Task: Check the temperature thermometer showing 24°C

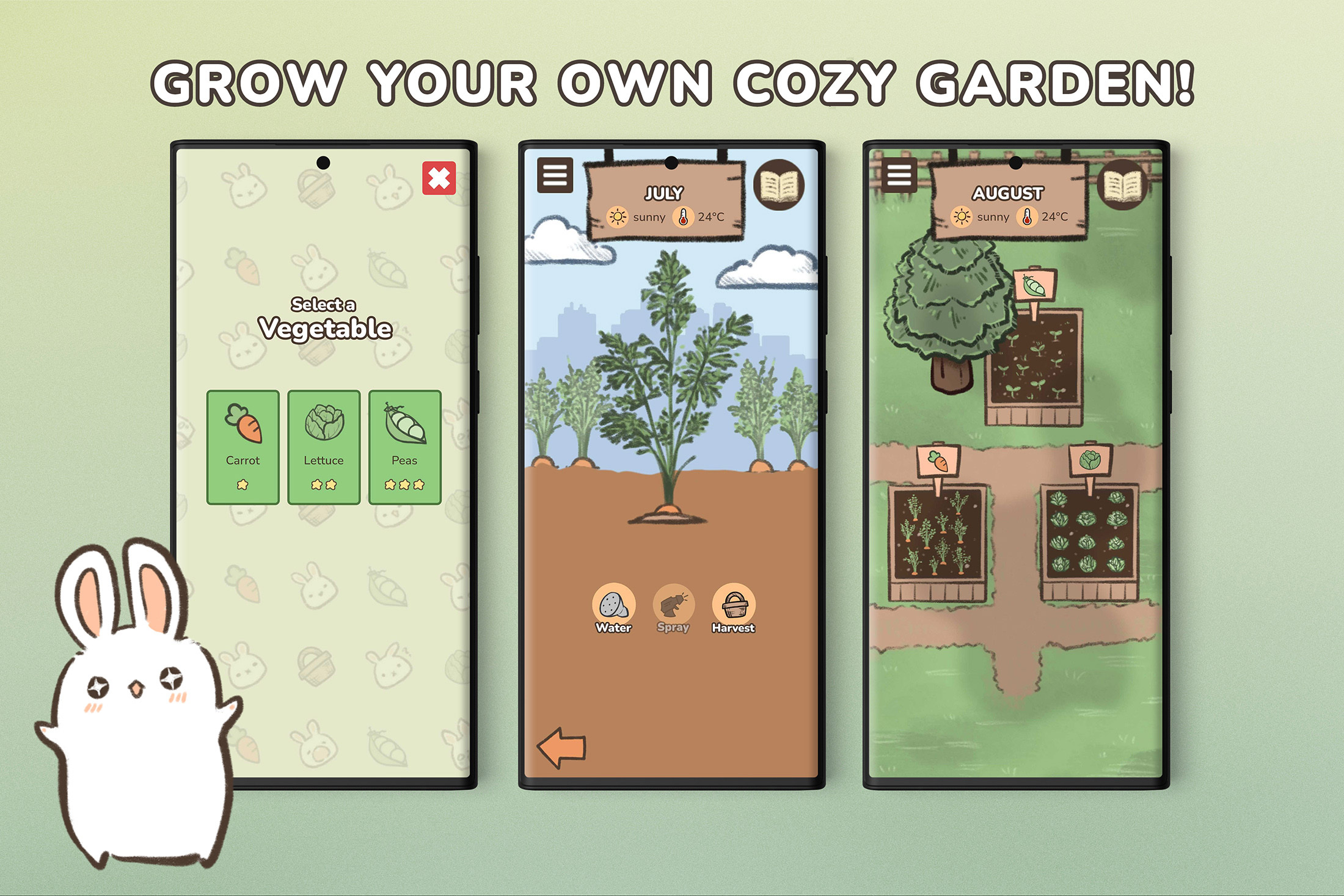Action: 682,217
